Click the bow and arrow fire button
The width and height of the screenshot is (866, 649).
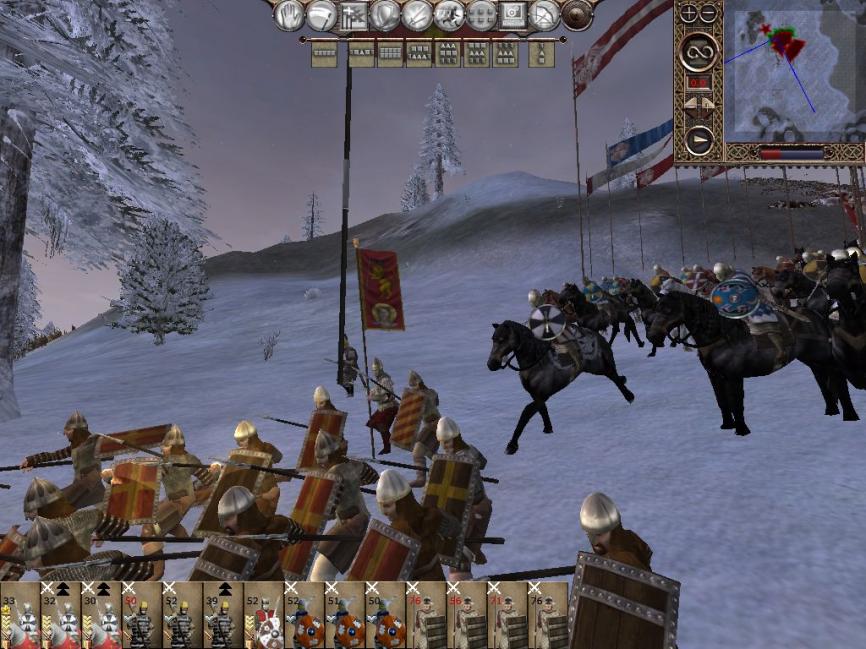click(544, 15)
